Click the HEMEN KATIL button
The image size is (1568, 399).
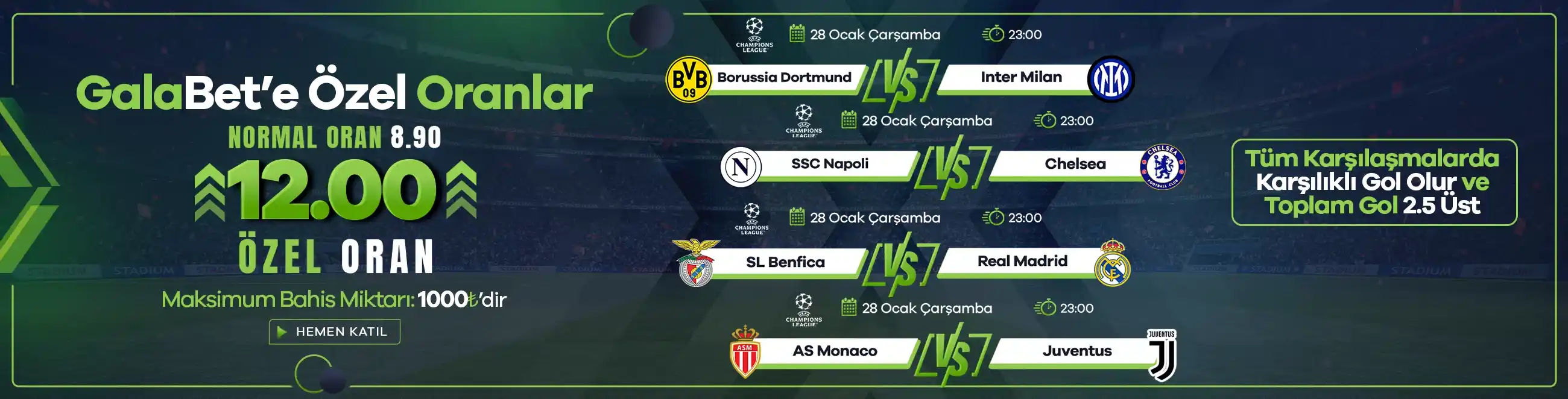pos(334,331)
